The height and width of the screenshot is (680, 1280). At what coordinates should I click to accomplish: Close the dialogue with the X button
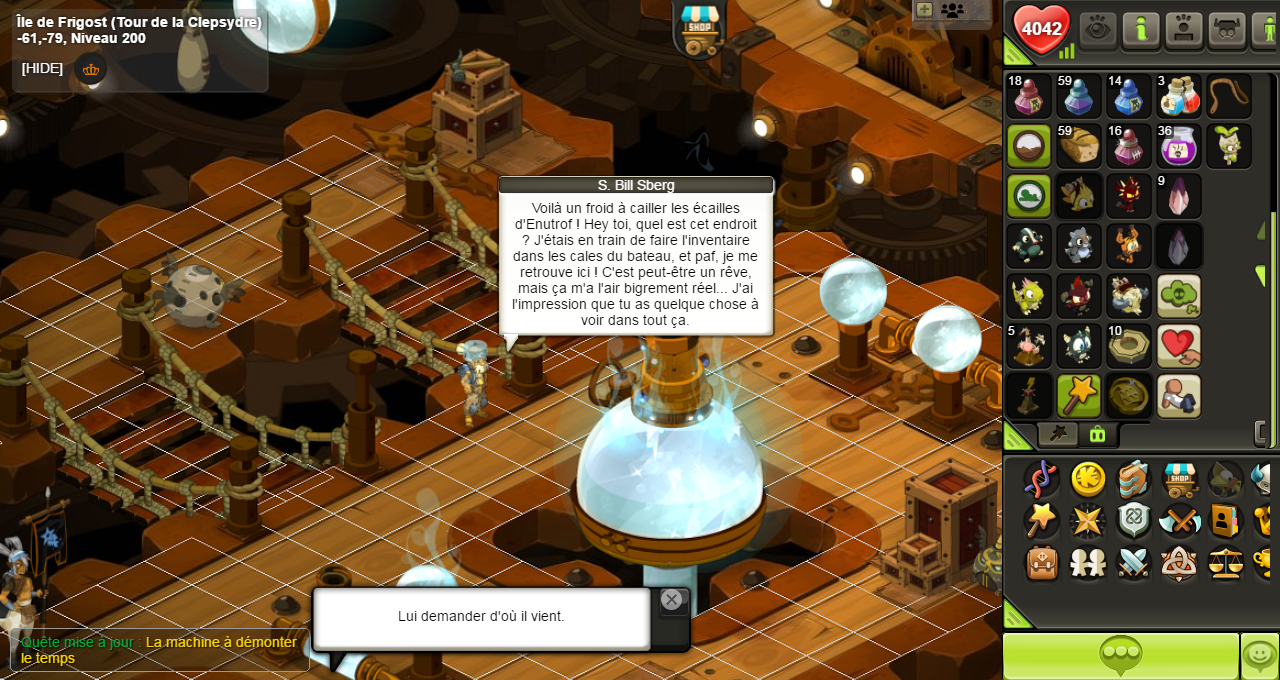pos(671,600)
